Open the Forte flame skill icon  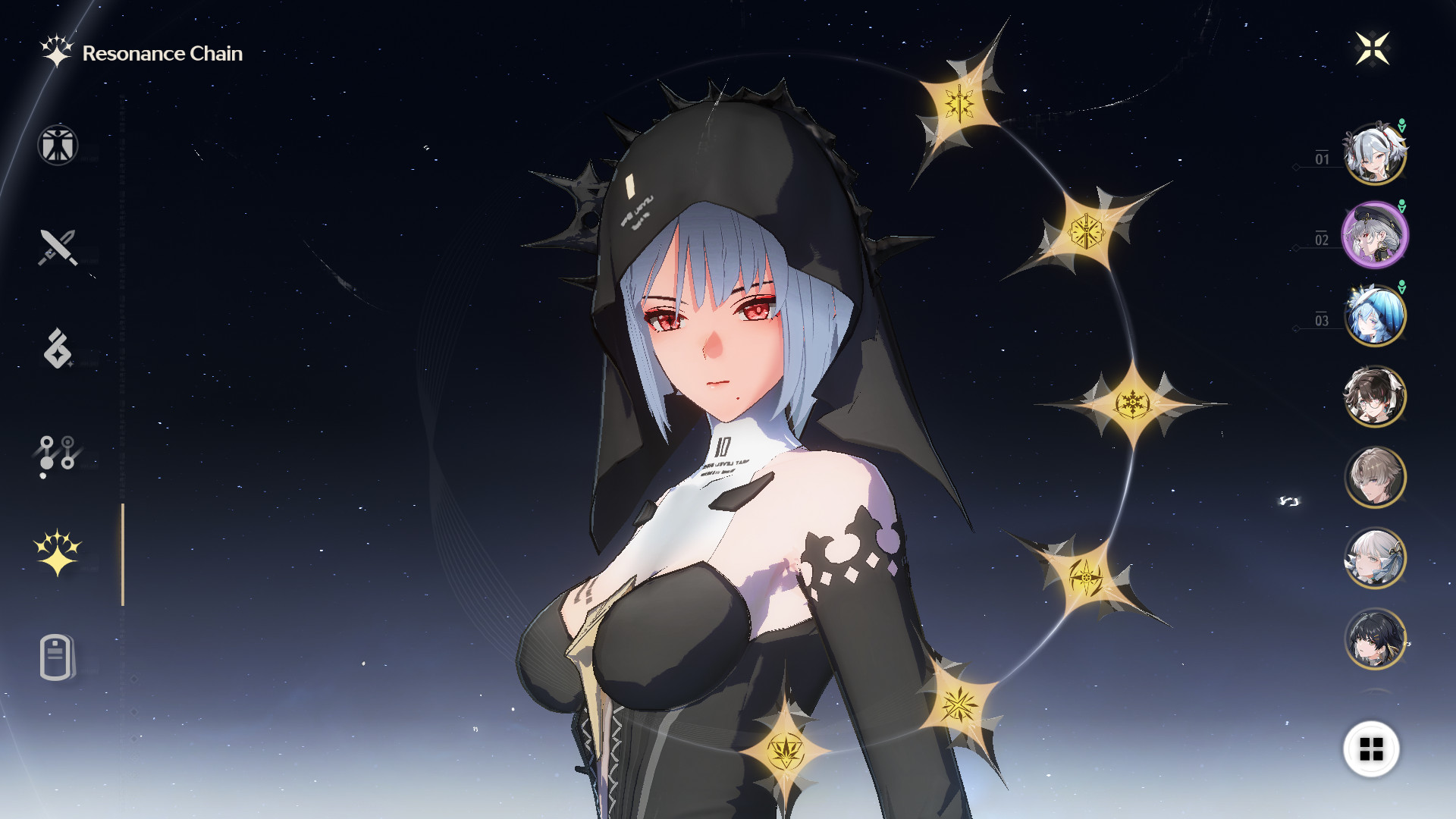click(57, 349)
